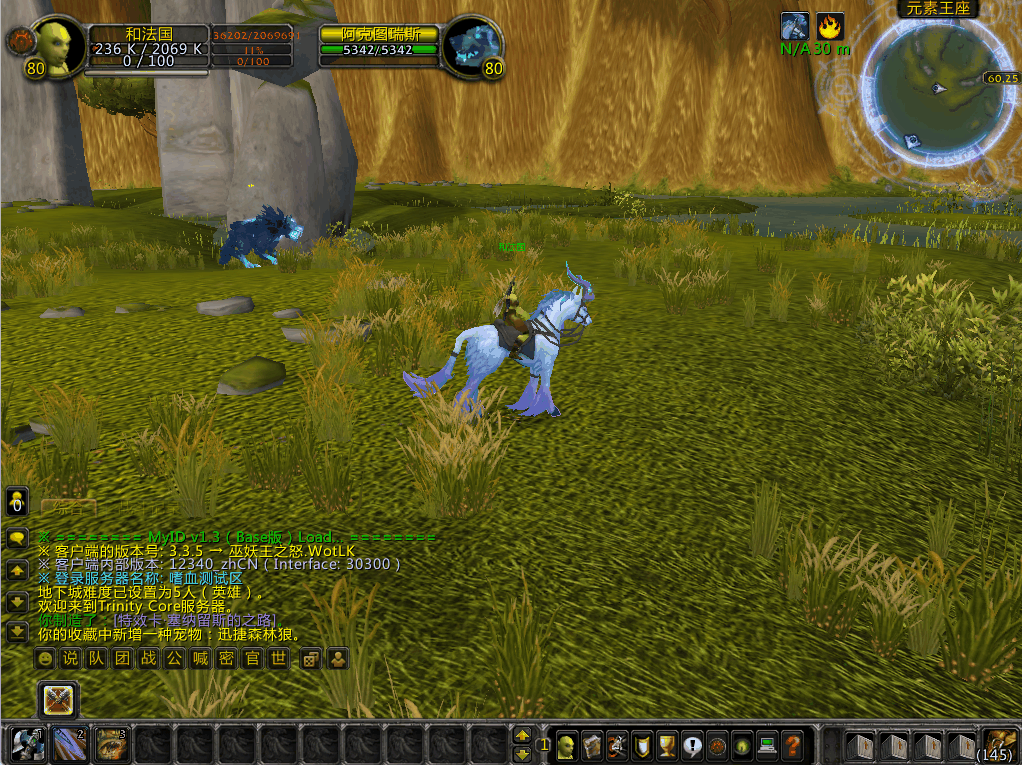Click the flame buff icon
The height and width of the screenshot is (765, 1022).
point(830,26)
